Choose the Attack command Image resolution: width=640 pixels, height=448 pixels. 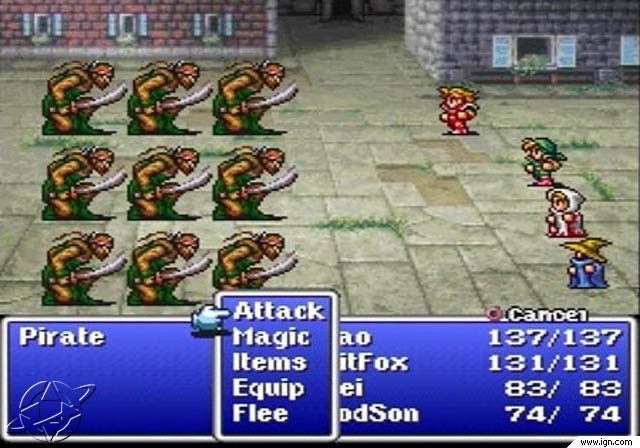[278, 311]
